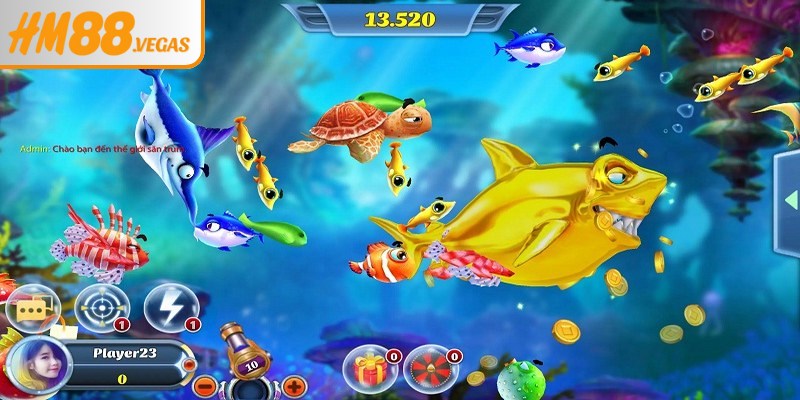Click the red button beside Player23's panel
The width and height of the screenshot is (800, 400).
click(x=190, y=366)
